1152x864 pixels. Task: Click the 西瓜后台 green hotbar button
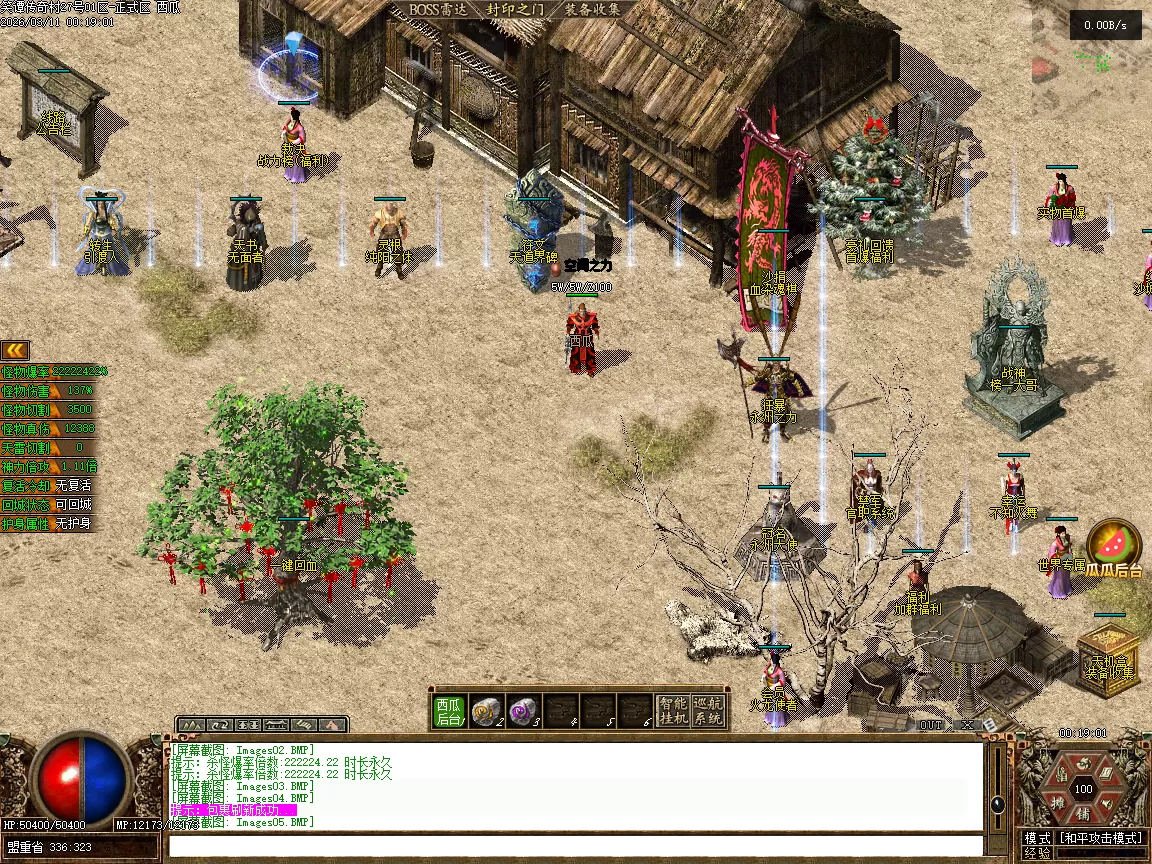(x=450, y=711)
